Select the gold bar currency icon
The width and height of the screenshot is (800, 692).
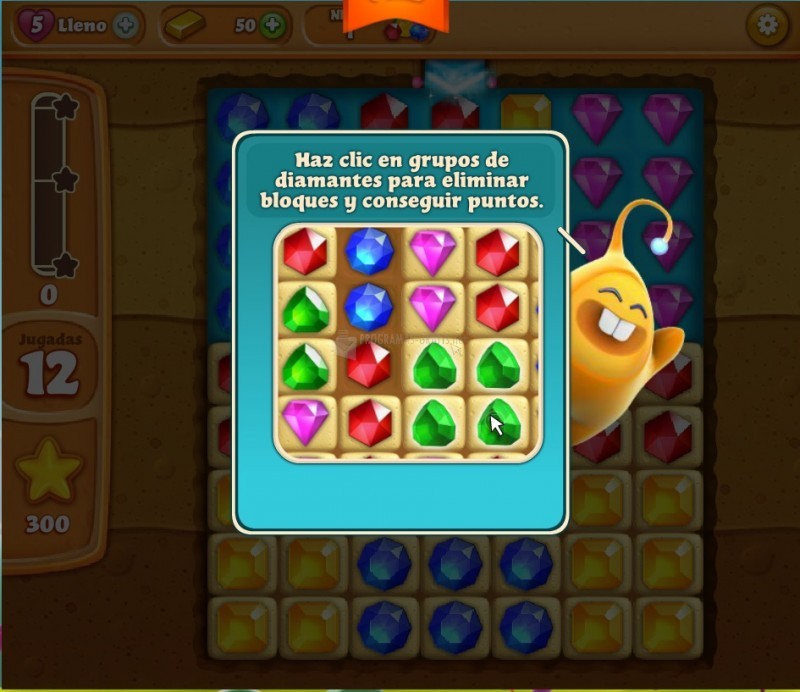pyautogui.click(x=187, y=26)
